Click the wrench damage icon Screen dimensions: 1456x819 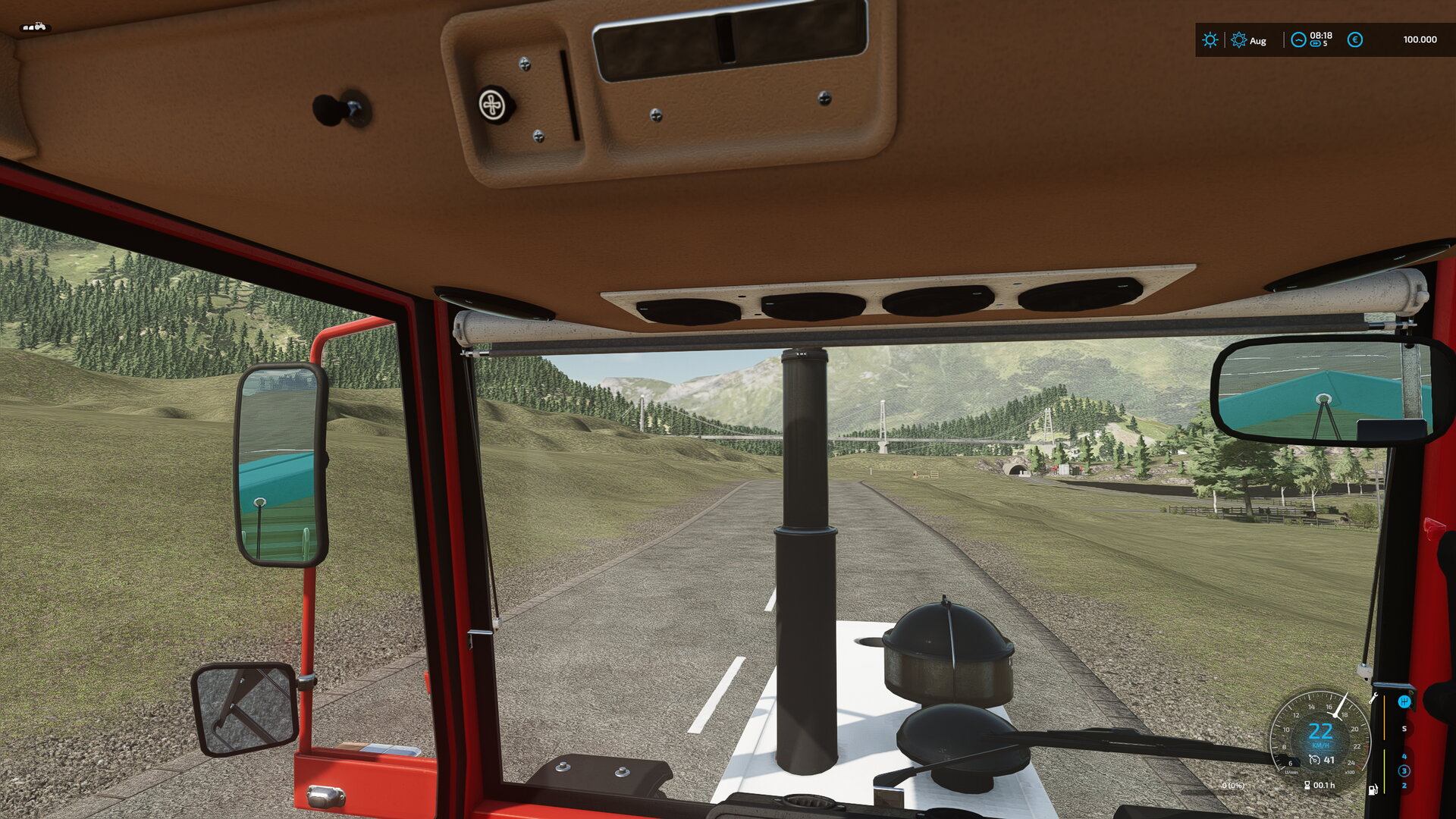pyautogui.click(x=1373, y=698)
